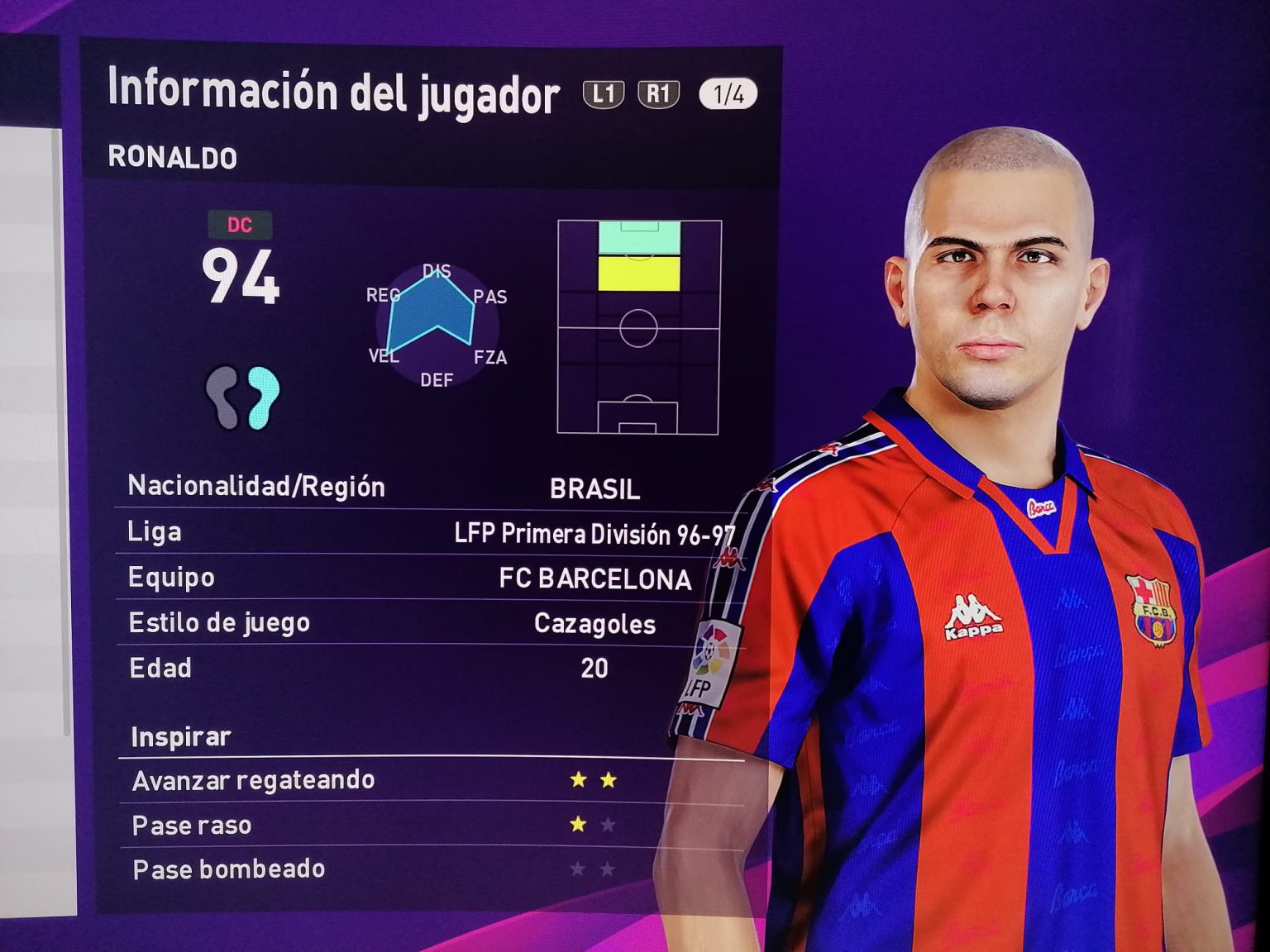Image resolution: width=1270 pixels, height=952 pixels.
Task: Select the Estilo de juego row
Action: point(430,623)
